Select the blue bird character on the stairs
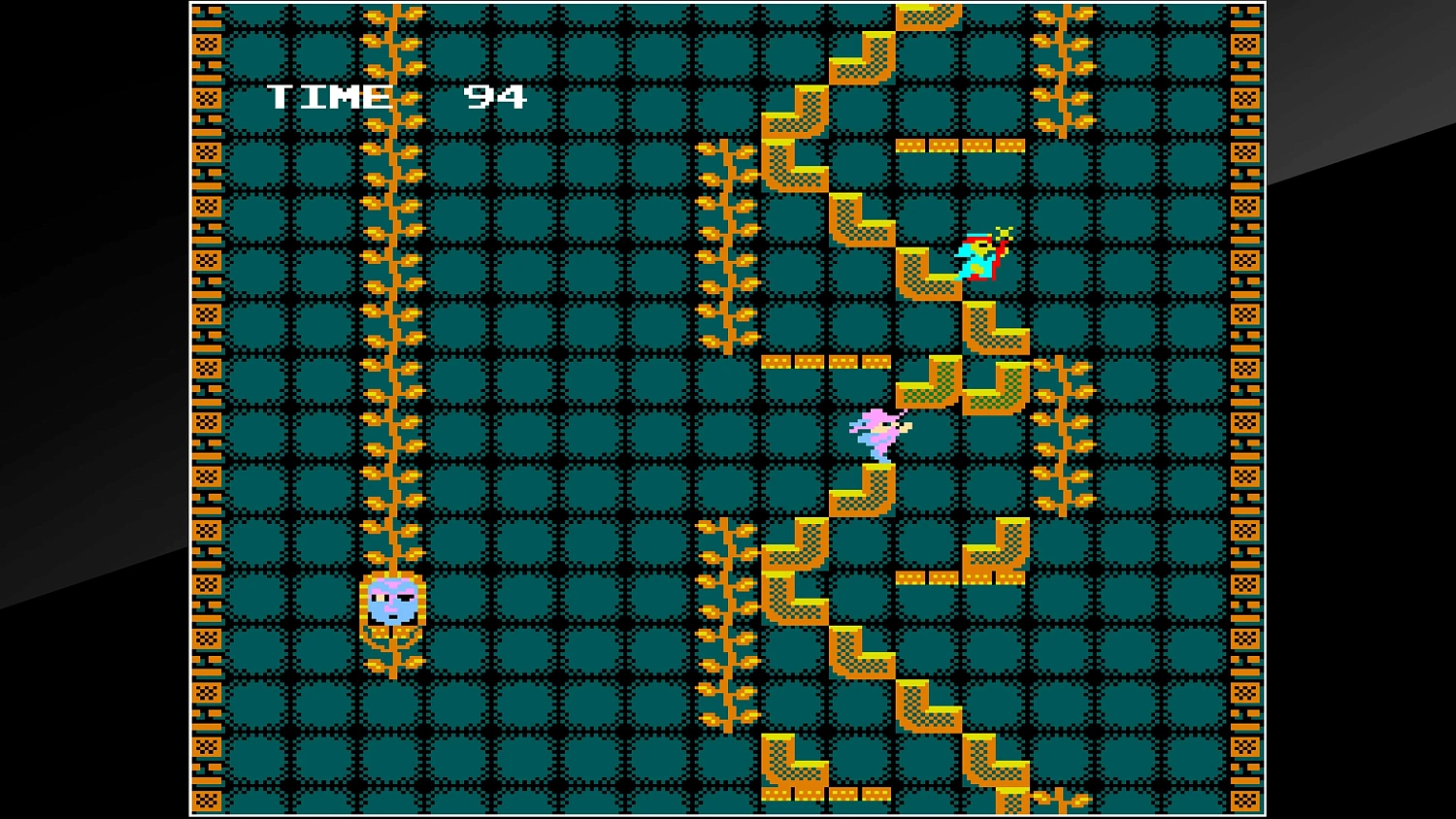The width and height of the screenshot is (1456, 819). [976, 257]
